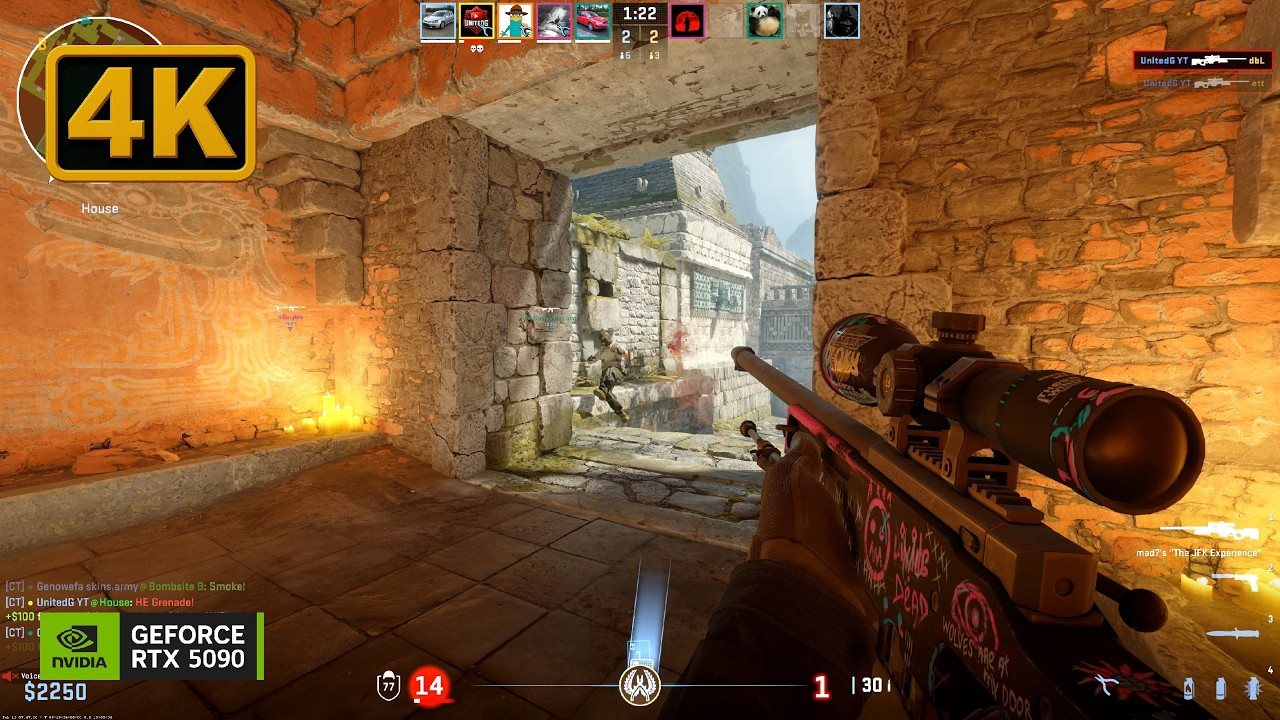Click the red moon samurai enemy avatar
This screenshot has height=720, width=1280.
click(x=687, y=21)
